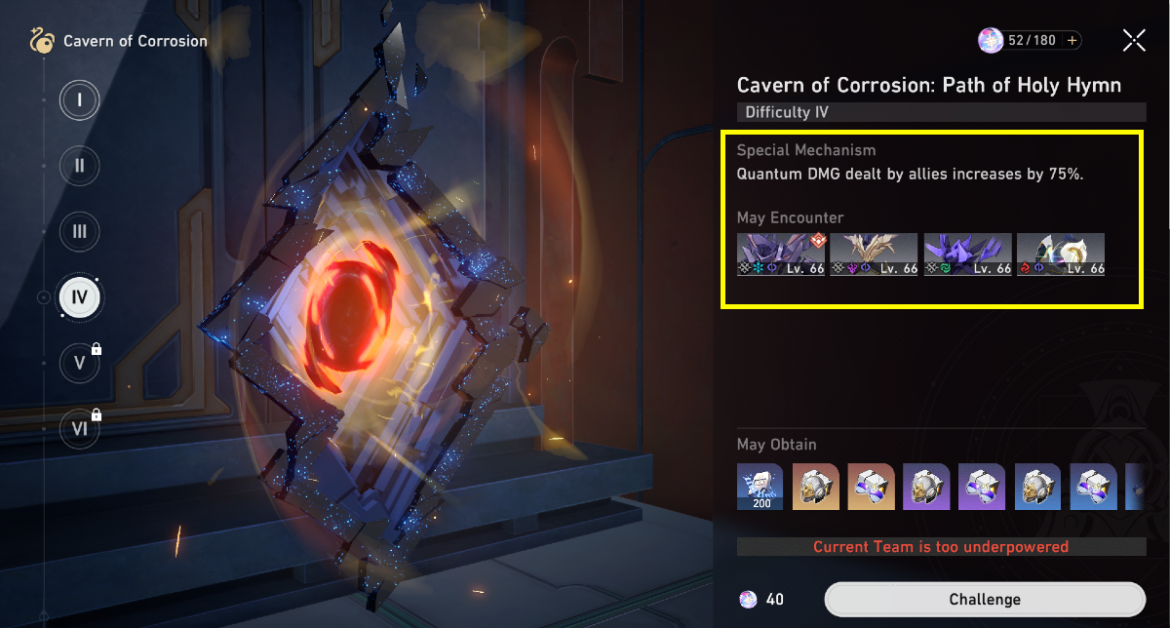The width and height of the screenshot is (1170, 628).
Task: Select difficulty I
Action: point(79,100)
